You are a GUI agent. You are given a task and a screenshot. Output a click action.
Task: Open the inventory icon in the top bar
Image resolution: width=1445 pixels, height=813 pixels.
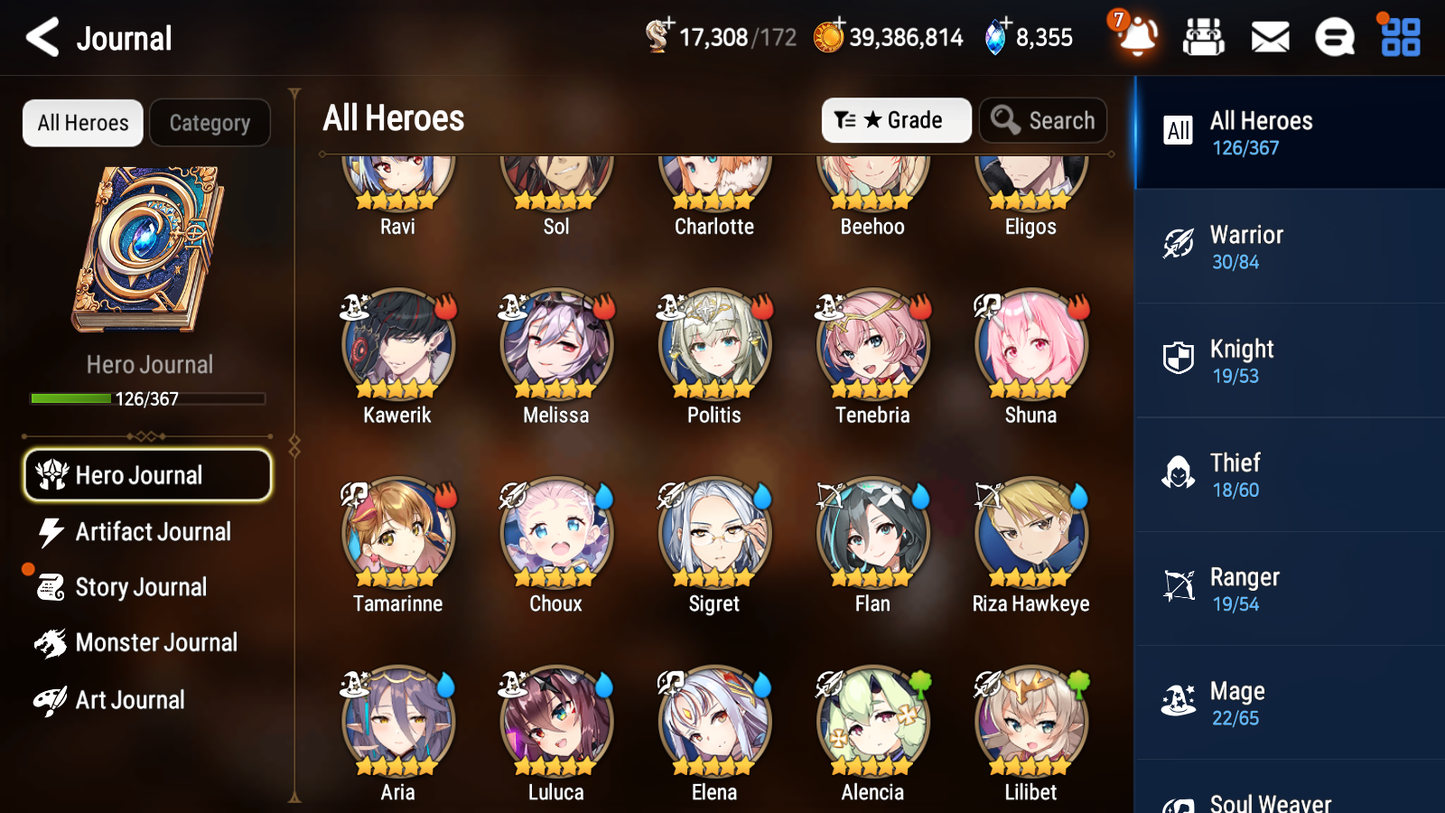1203,36
